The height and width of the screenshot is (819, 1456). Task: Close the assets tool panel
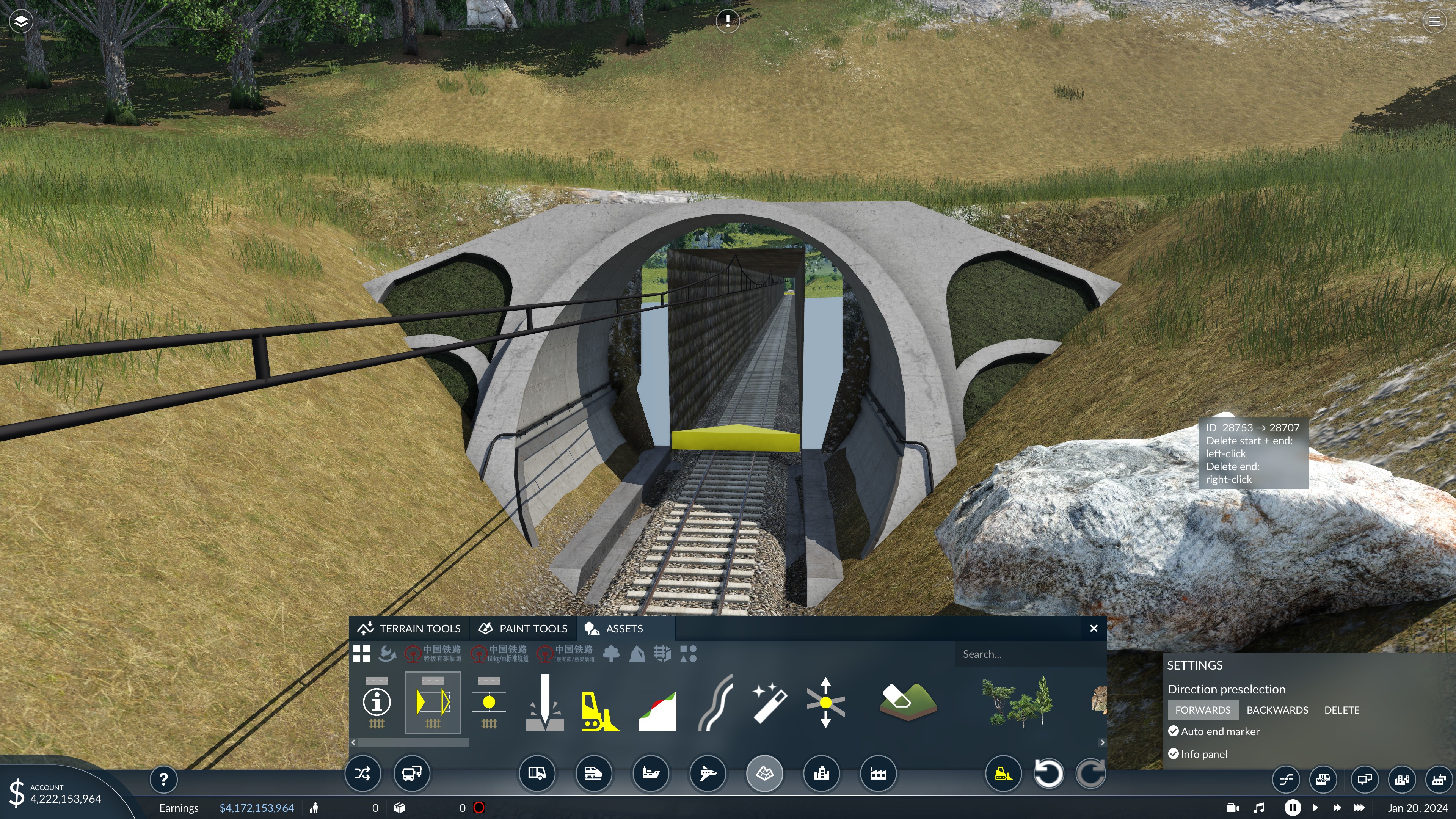point(1093,629)
